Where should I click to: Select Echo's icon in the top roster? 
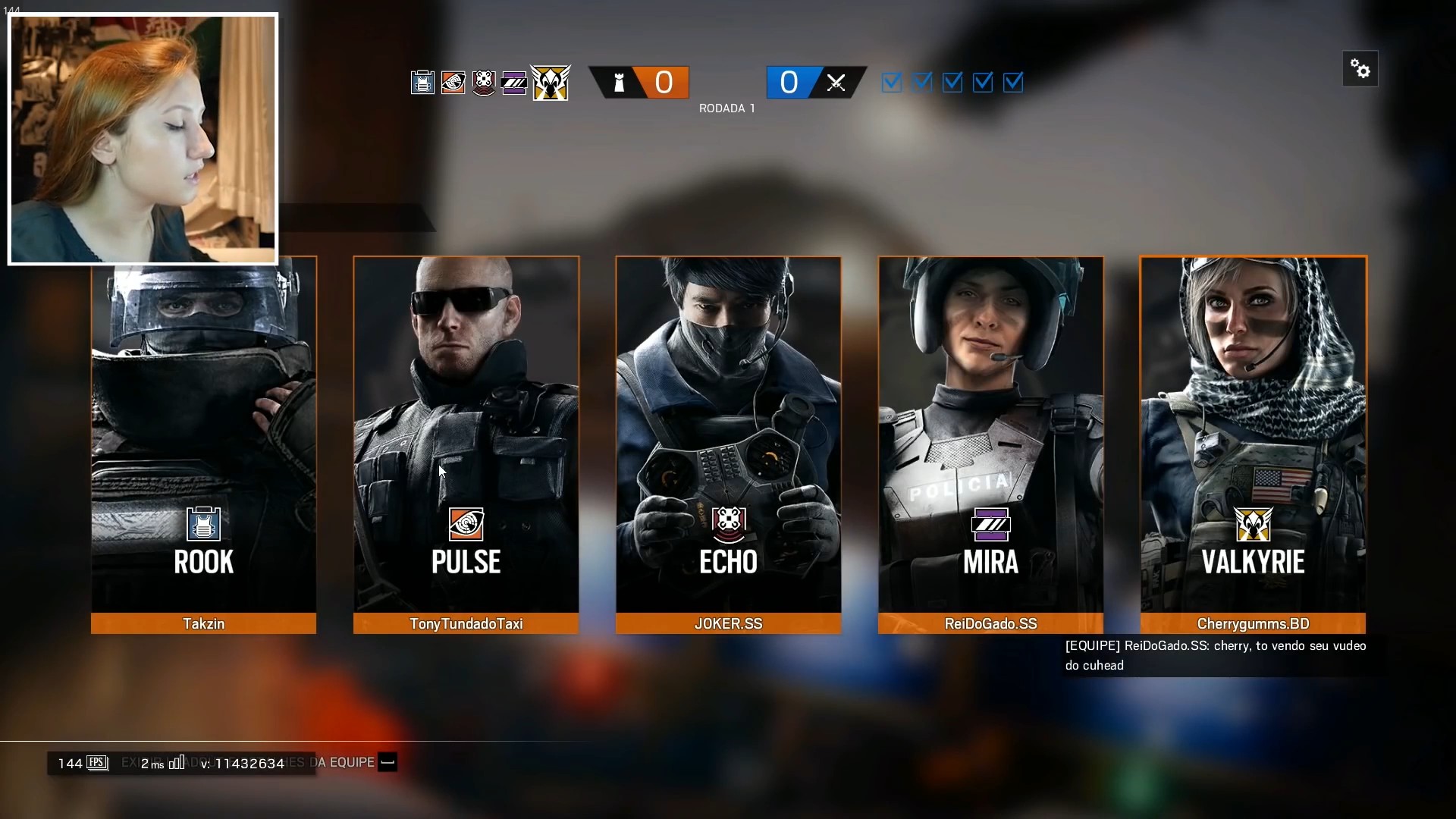point(483,82)
